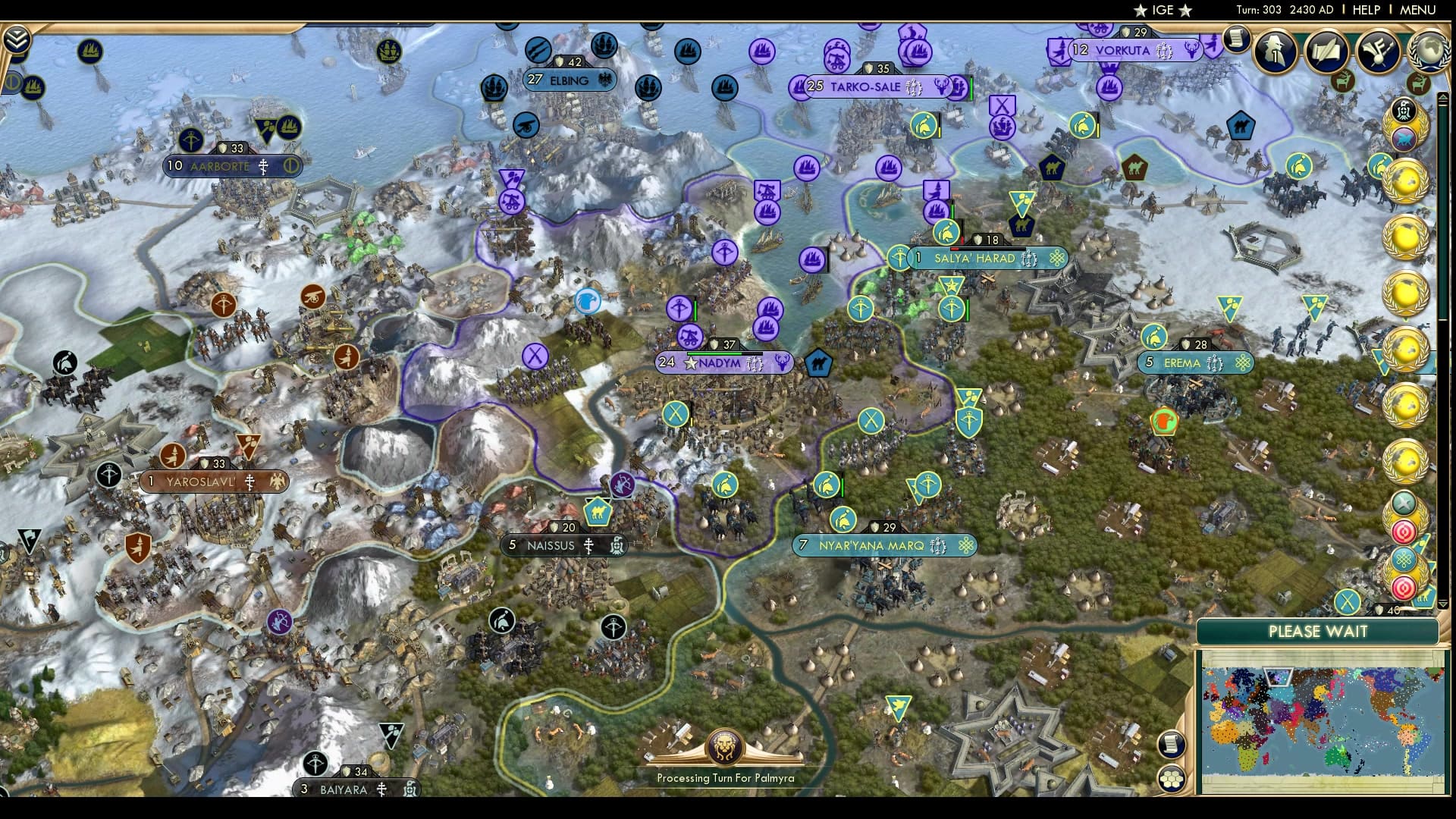
Task: Open the notification log scroll icon
Action: click(x=1237, y=39)
